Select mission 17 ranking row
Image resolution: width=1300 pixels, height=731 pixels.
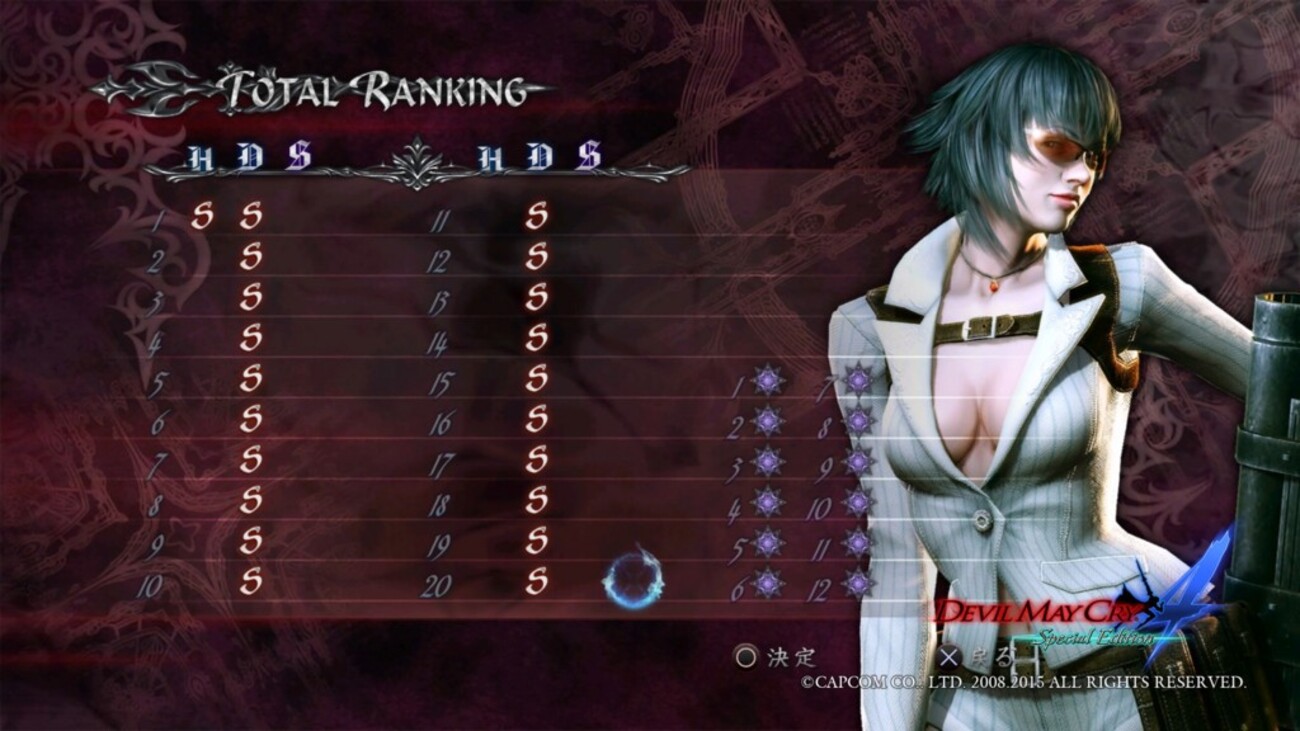[x=537, y=460]
